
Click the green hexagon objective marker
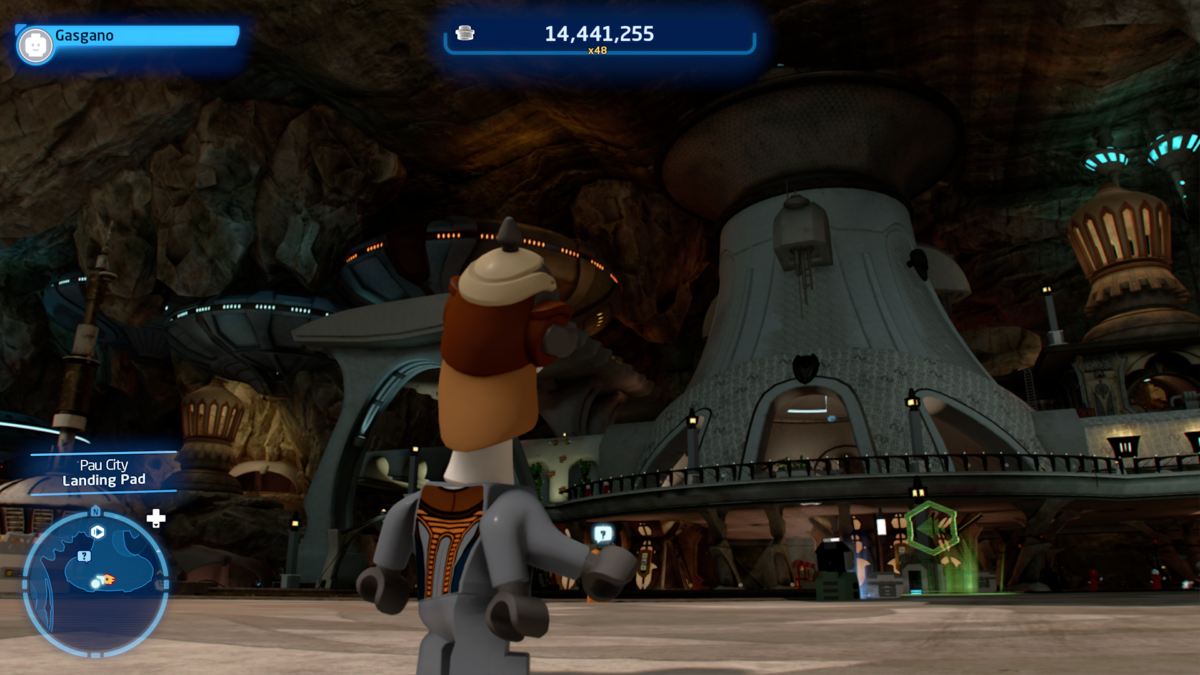931,529
